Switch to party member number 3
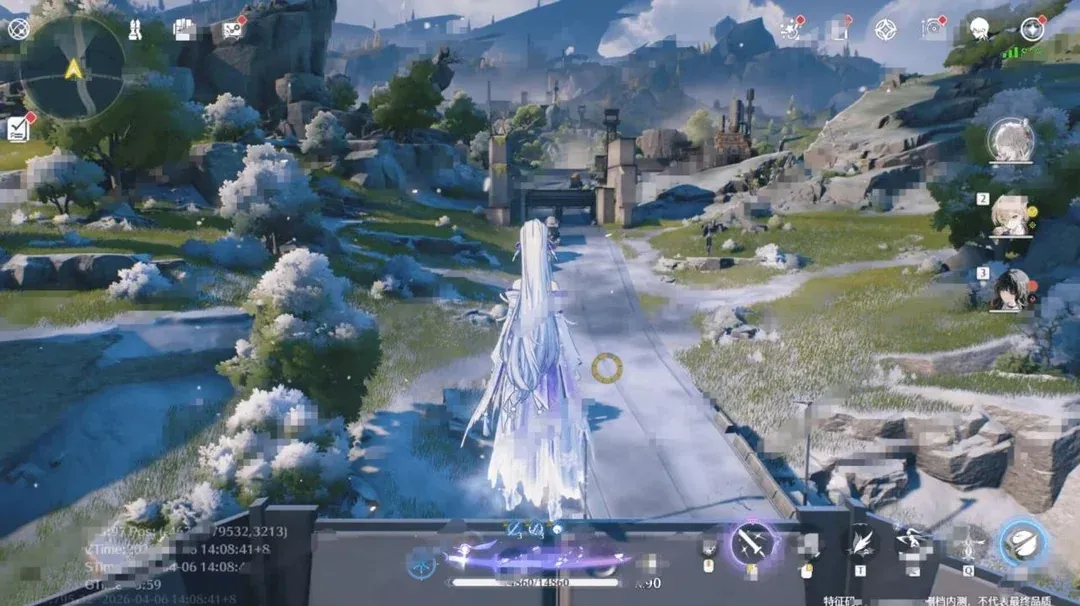 coord(1011,287)
